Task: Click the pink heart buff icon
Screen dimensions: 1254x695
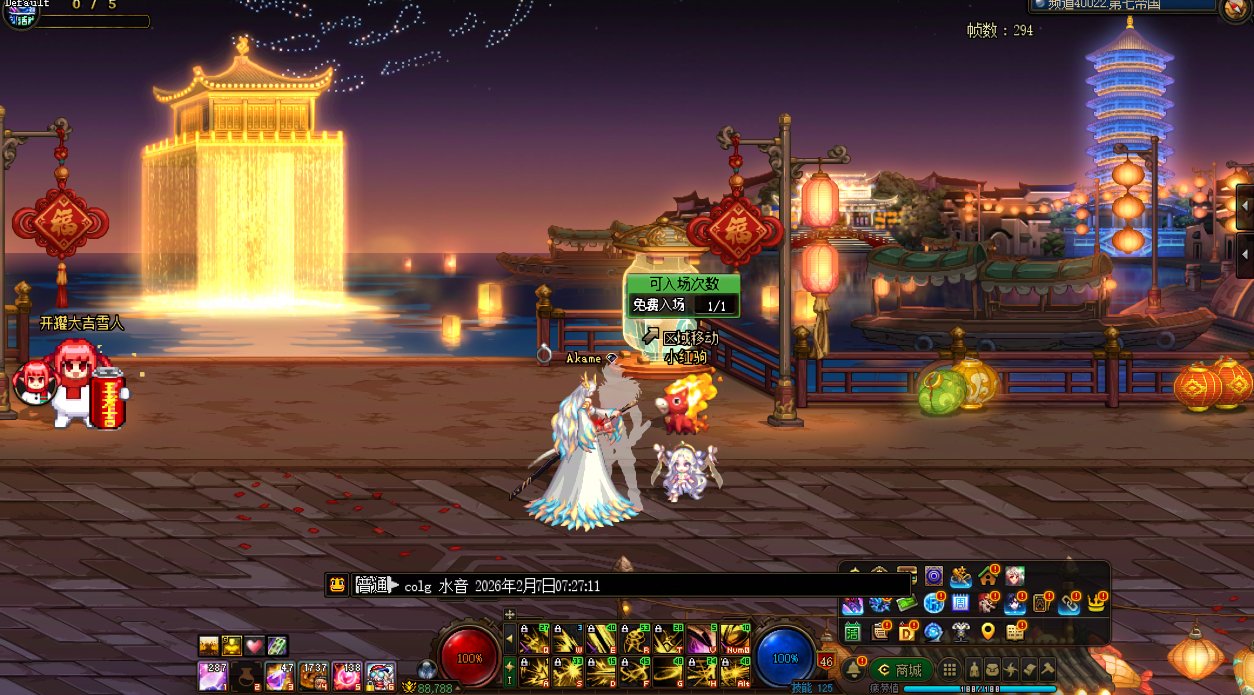Action: 254,646
